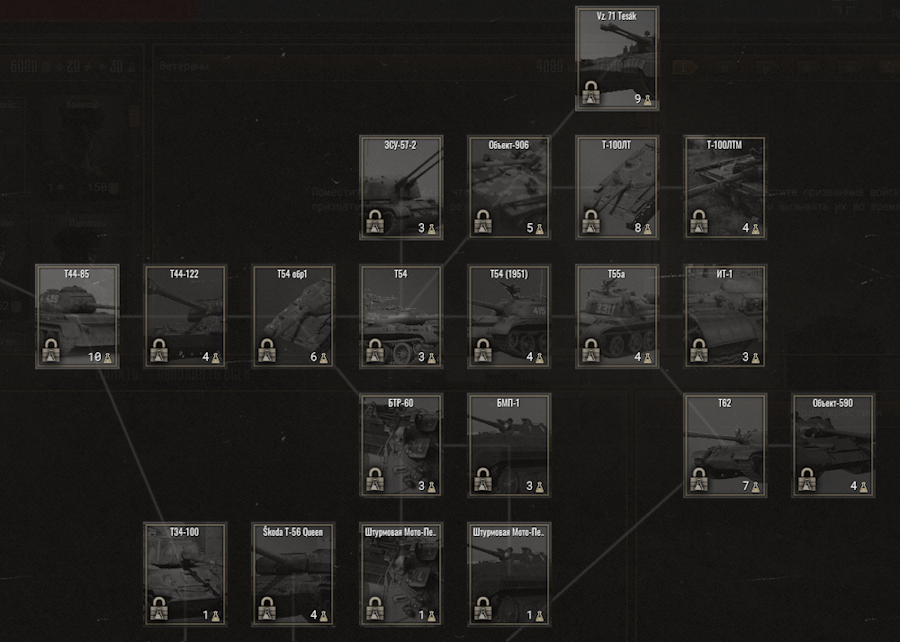The width and height of the screenshot is (900, 642).
Task: Open the ЗСУ-57-2 card
Action: pos(401,187)
